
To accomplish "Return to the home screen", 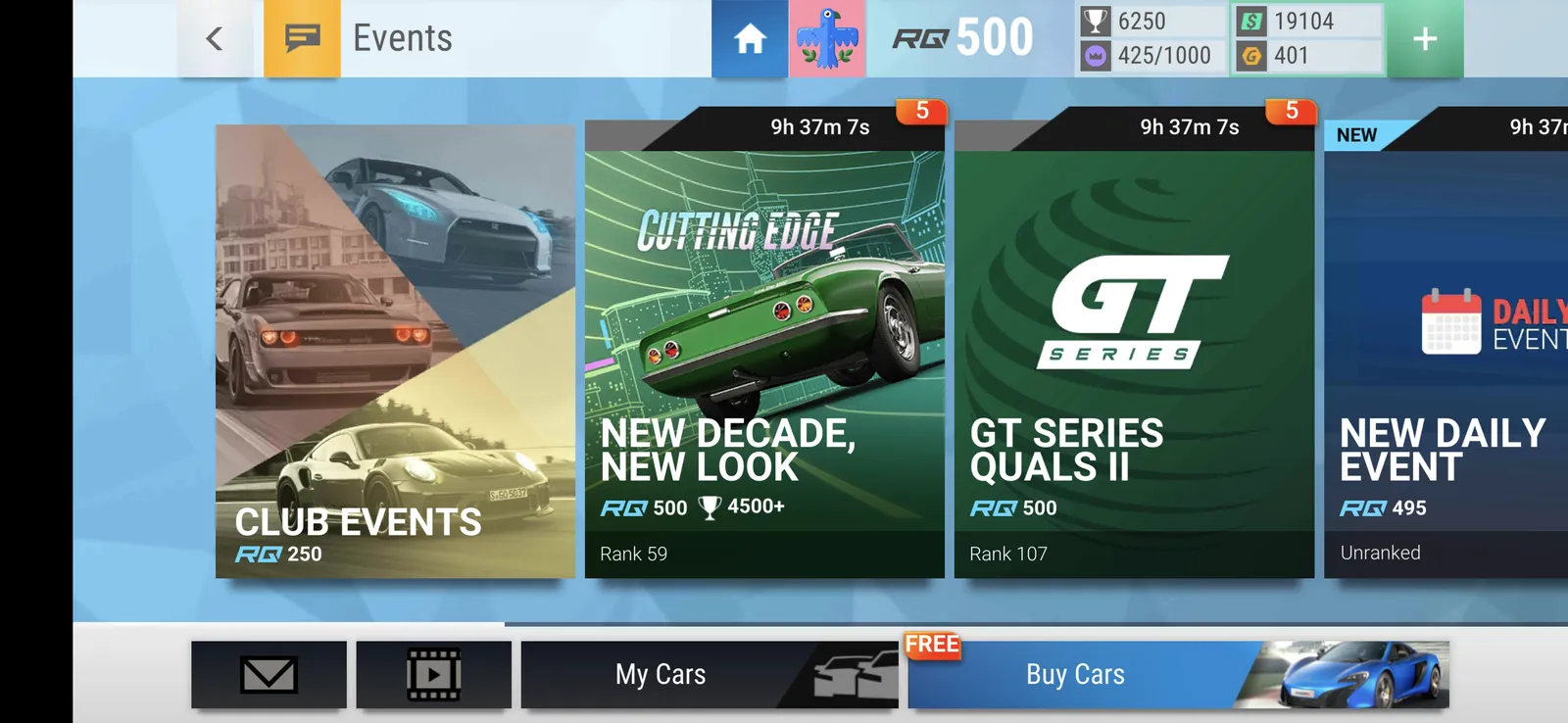I will coord(750,39).
